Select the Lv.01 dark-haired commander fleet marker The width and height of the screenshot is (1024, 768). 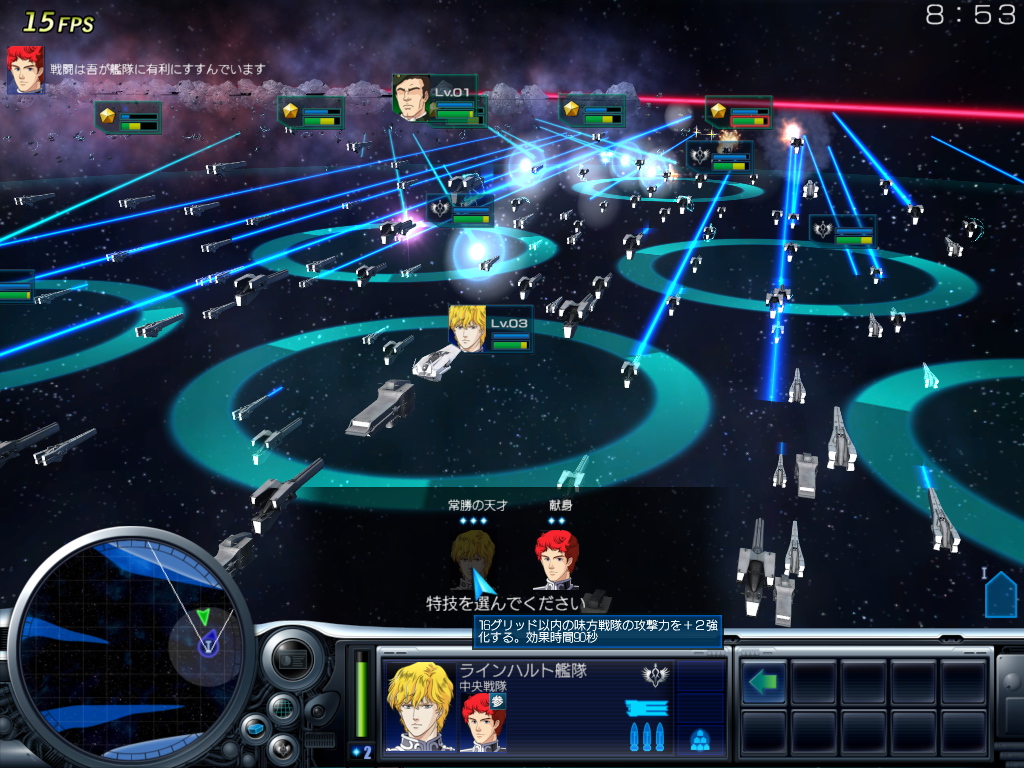pyautogui.click(x=411, y=98)
